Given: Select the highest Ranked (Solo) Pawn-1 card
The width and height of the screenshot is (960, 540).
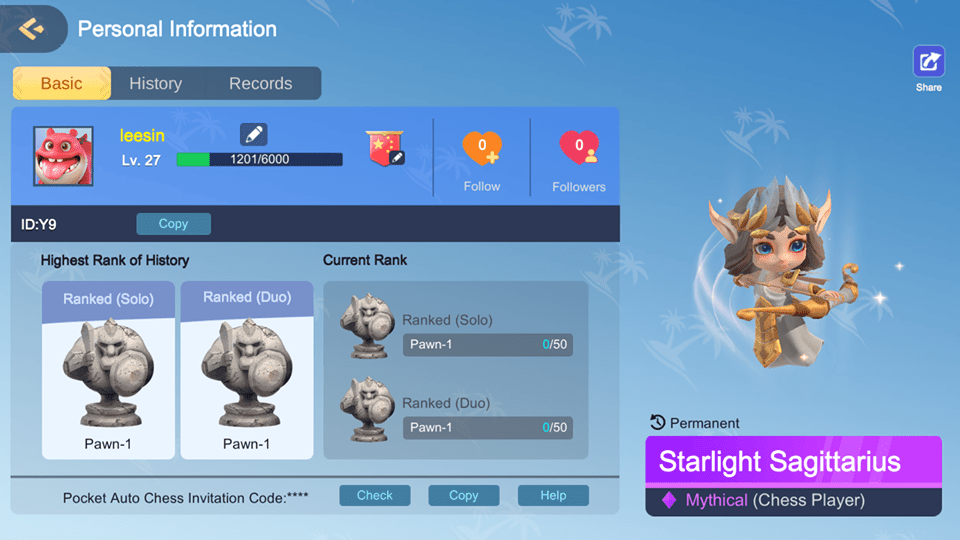Looking at the screenshot, I should [x=108, y=370].
